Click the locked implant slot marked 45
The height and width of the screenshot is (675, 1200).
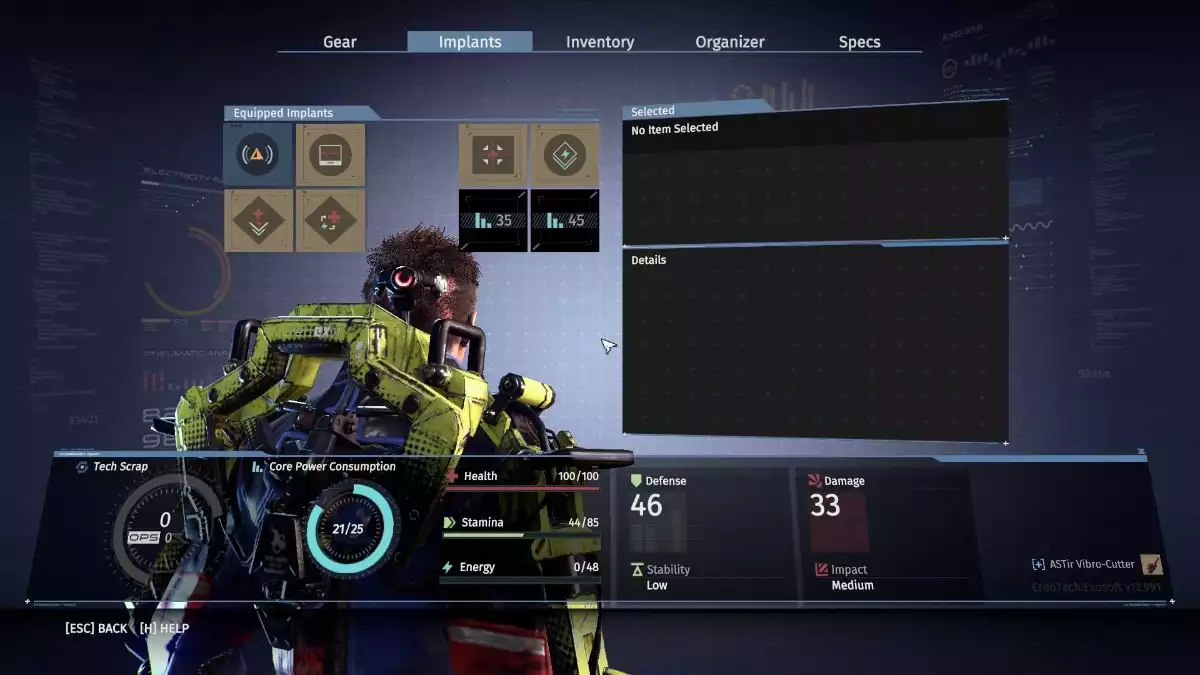coord(565,221)
